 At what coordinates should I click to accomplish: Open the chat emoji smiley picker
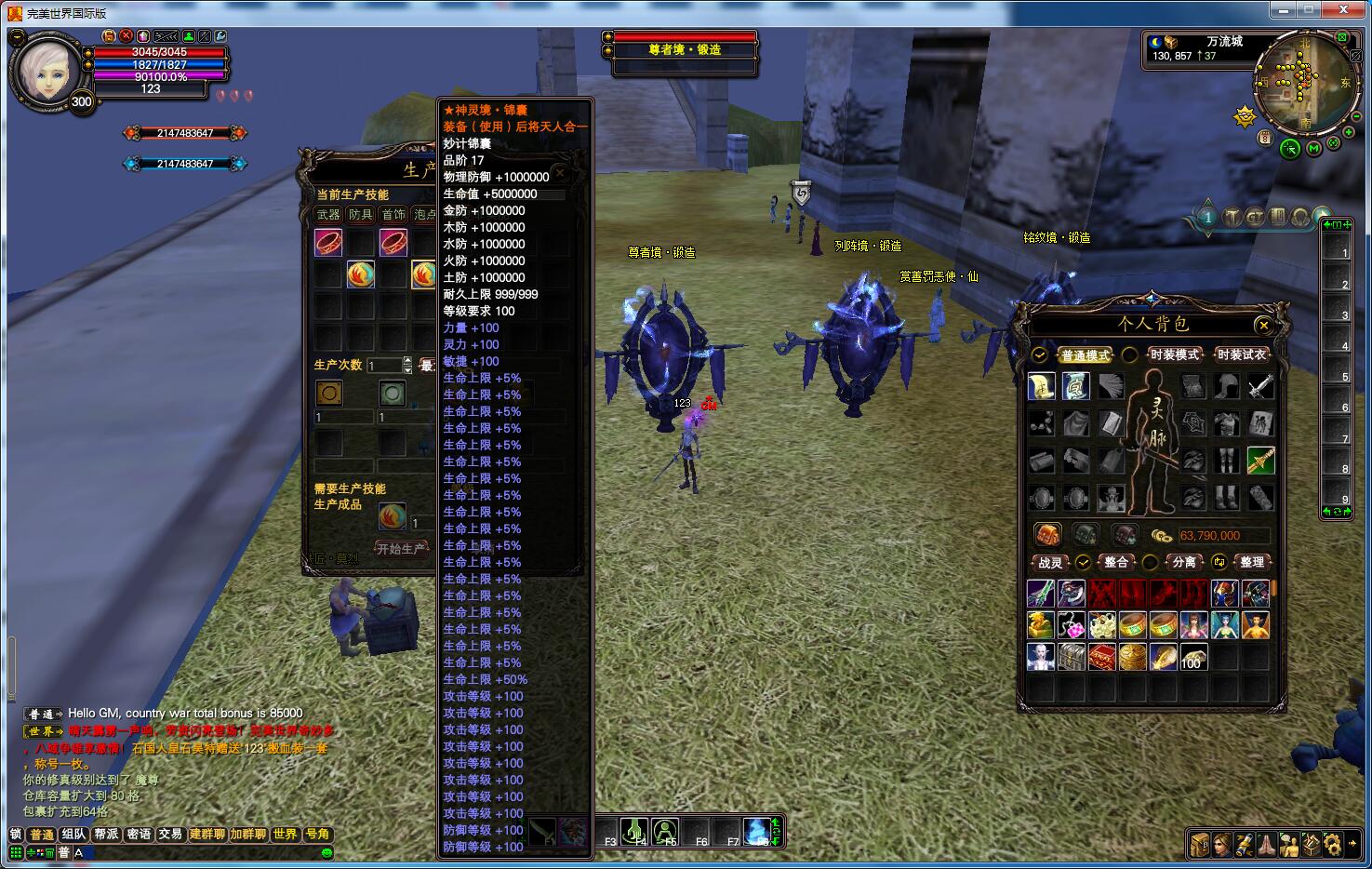pyautogui.click(x=326, y=852)
